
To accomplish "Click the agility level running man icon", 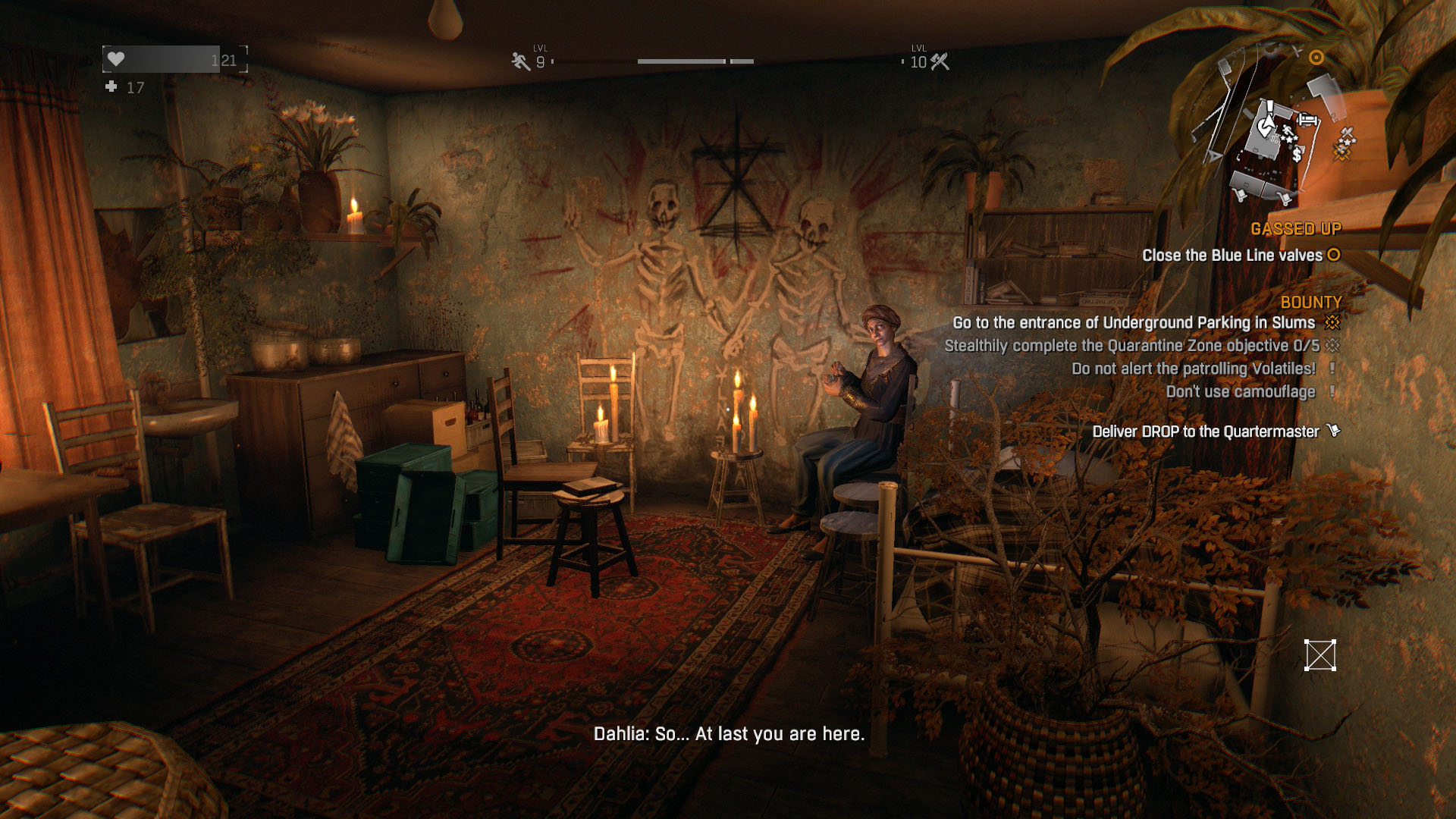I will pos(520,61).
